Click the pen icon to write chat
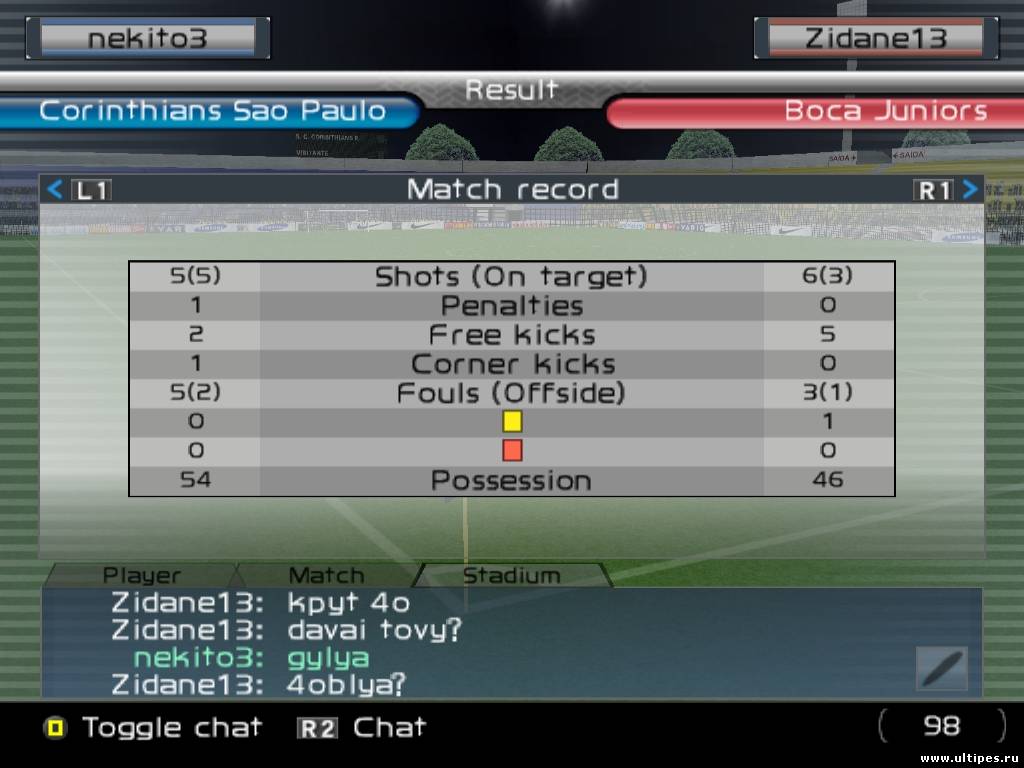 [x=941, y=668]
